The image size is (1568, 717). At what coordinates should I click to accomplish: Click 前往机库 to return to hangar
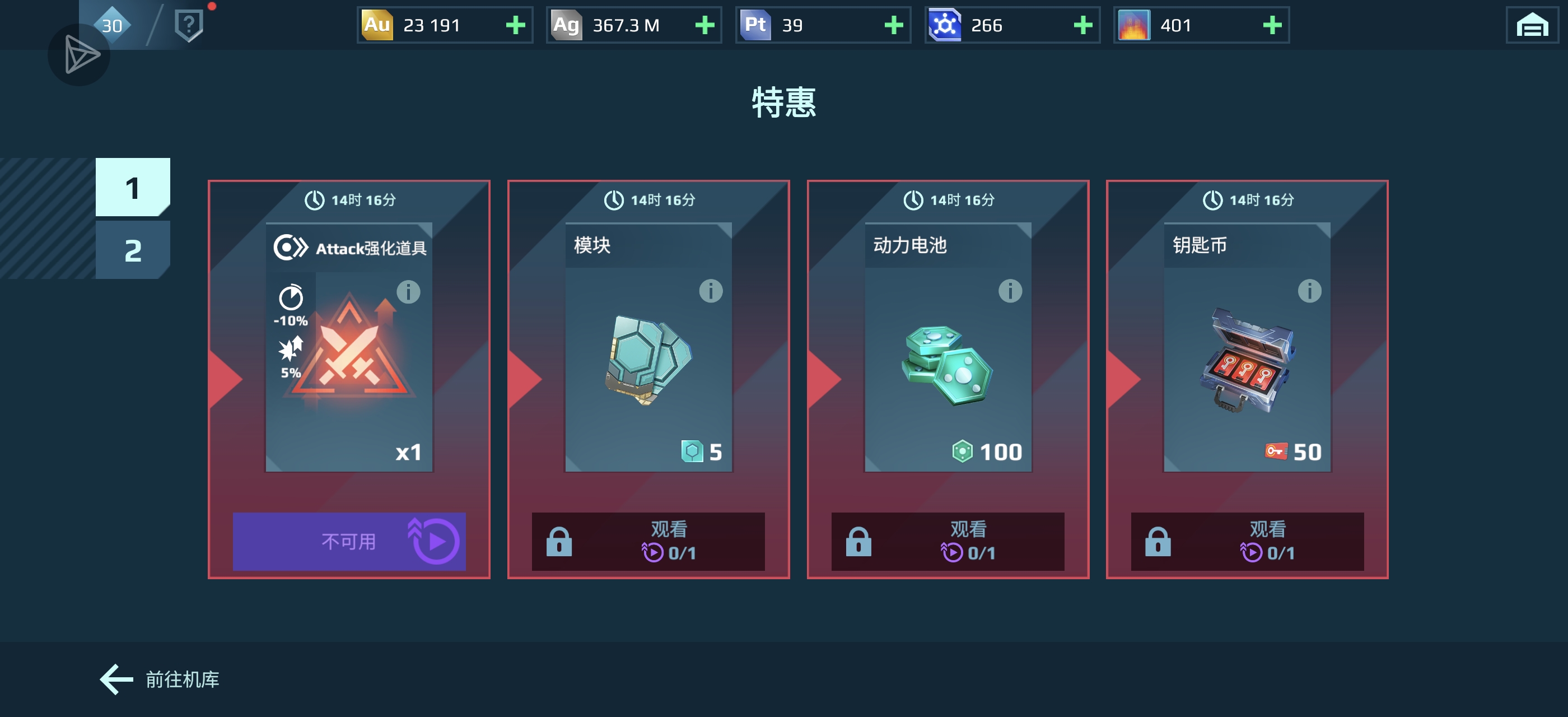tap(158, 680)
